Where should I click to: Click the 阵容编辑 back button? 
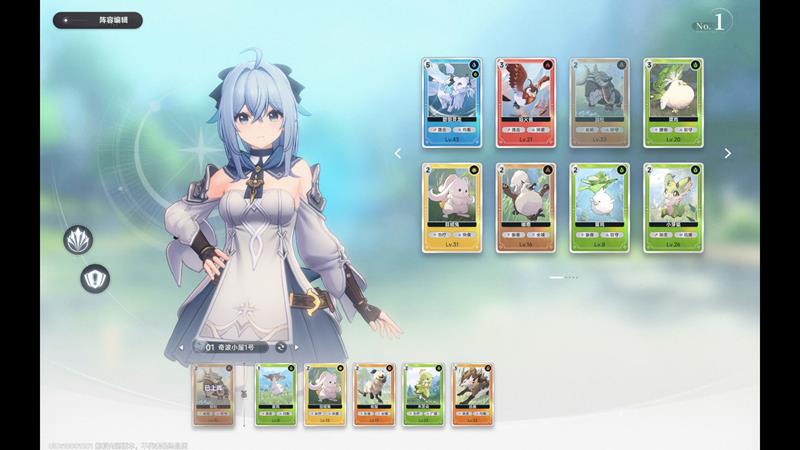[x=98, y=20]
